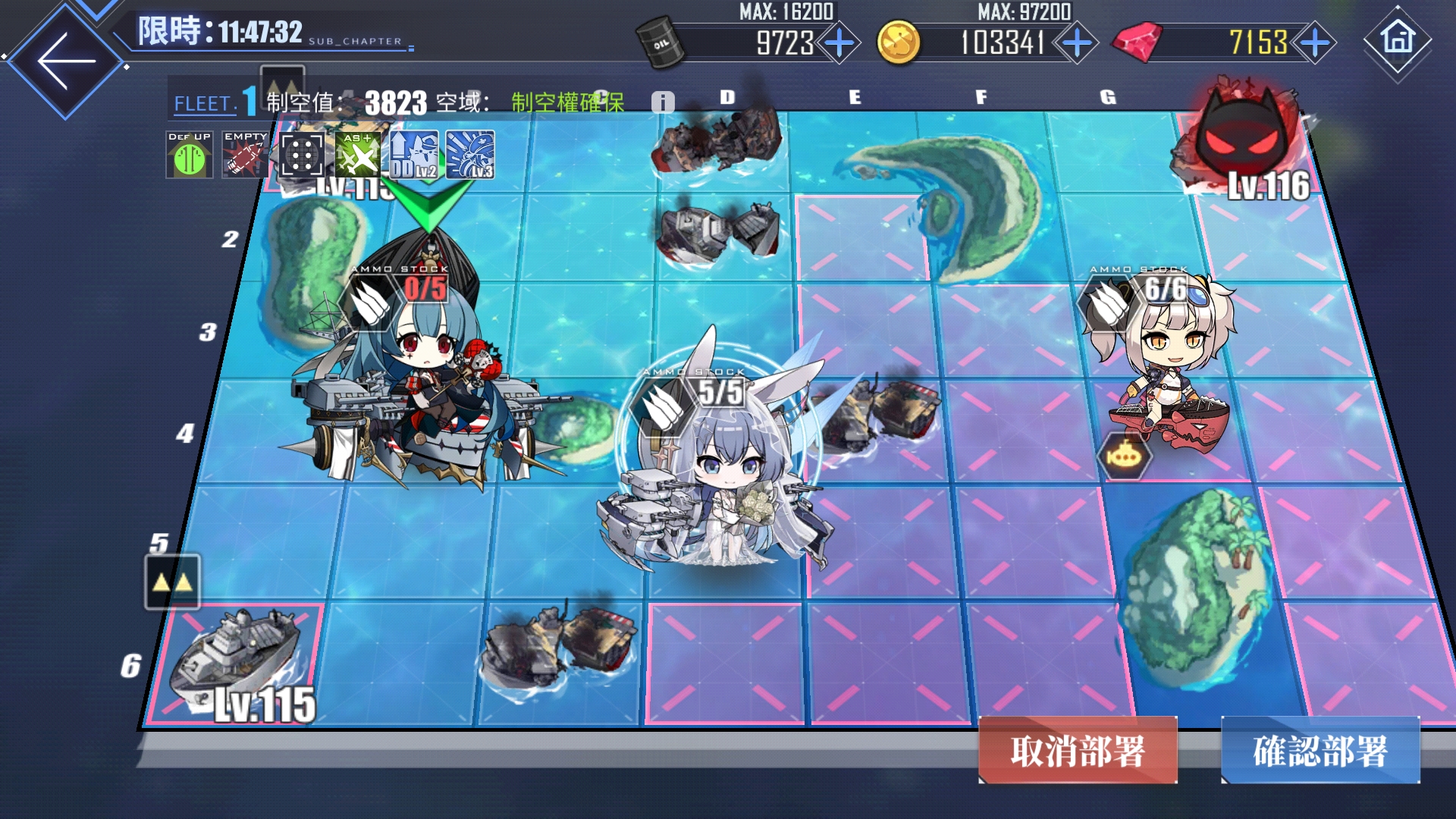Viewport: 1456px width, 819px height.
Task: Select the Lv.3 blue buff icon
Action: coord(470,155)
